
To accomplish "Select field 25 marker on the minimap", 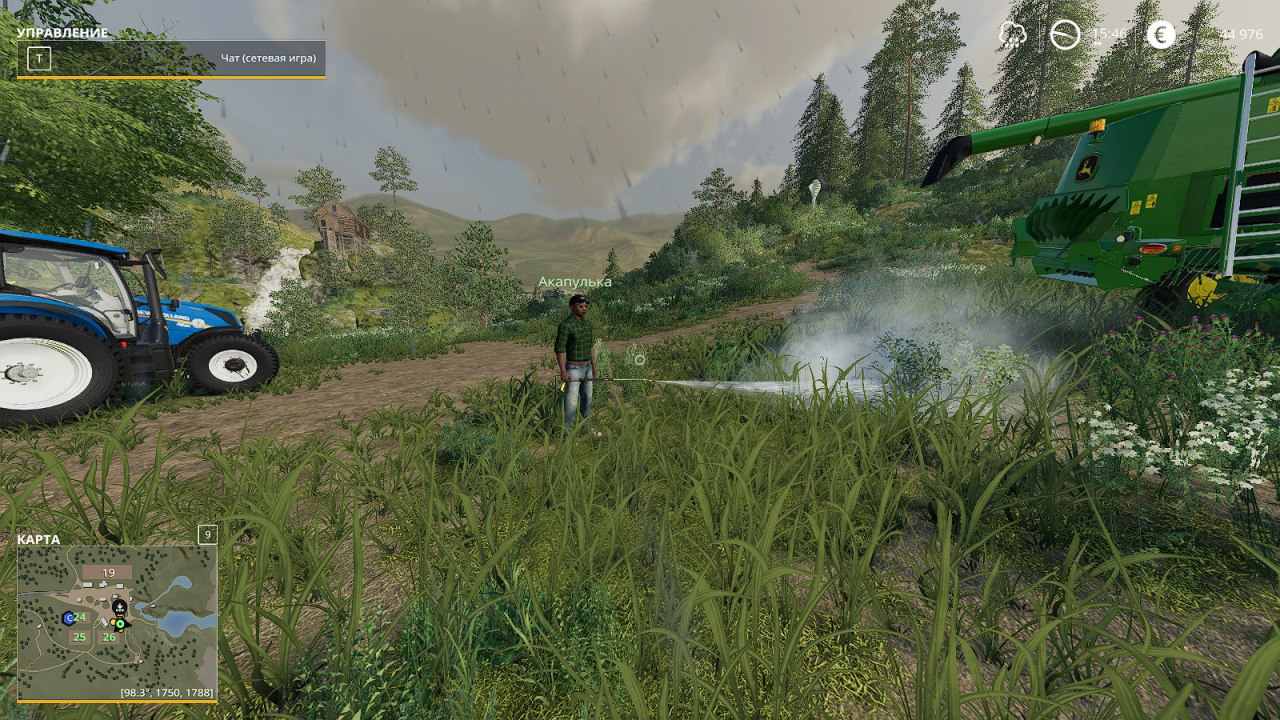I will (x=79, y=637).
